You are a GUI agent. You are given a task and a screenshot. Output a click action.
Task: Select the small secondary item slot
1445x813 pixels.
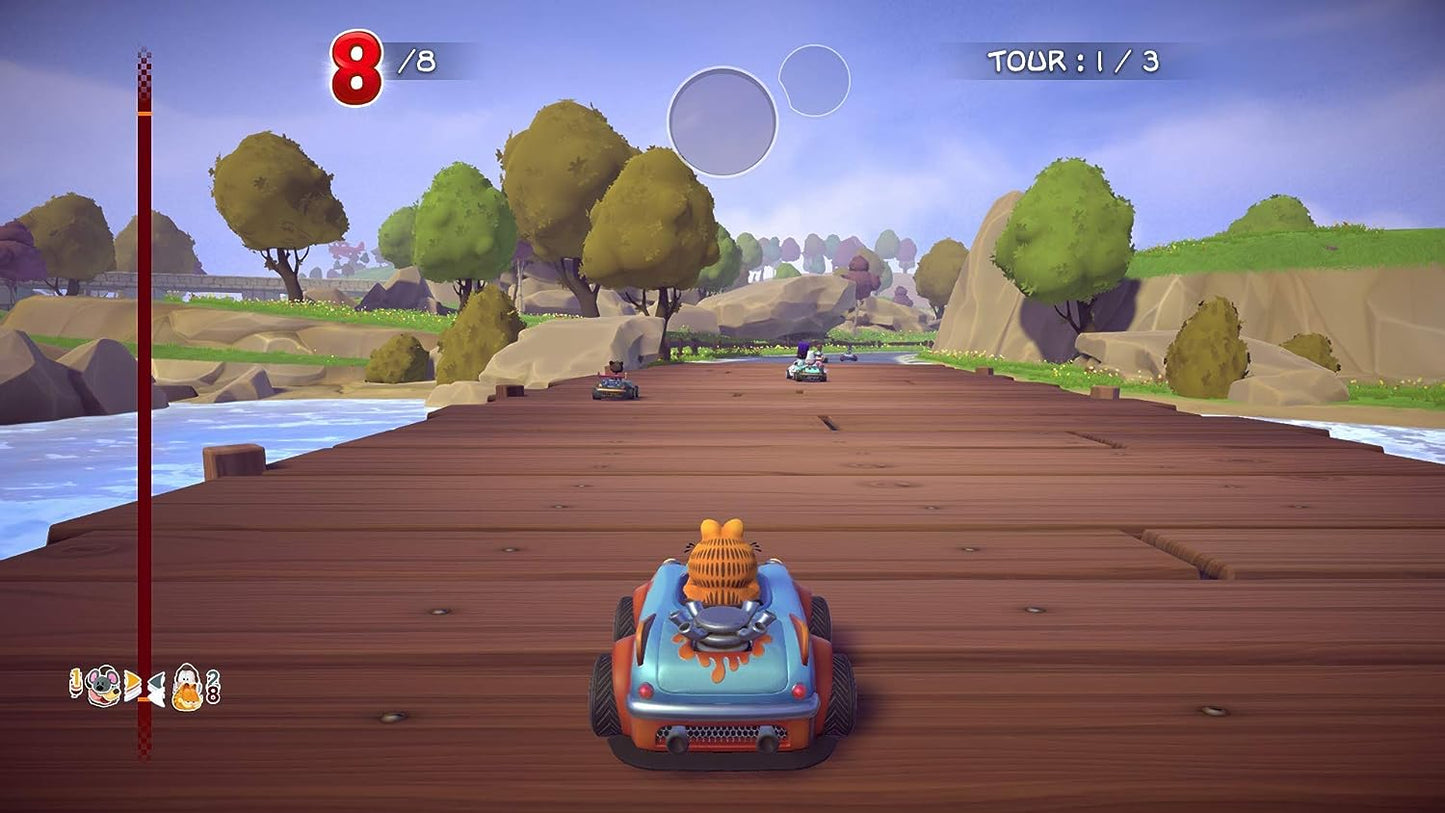[x=814, y=80]
